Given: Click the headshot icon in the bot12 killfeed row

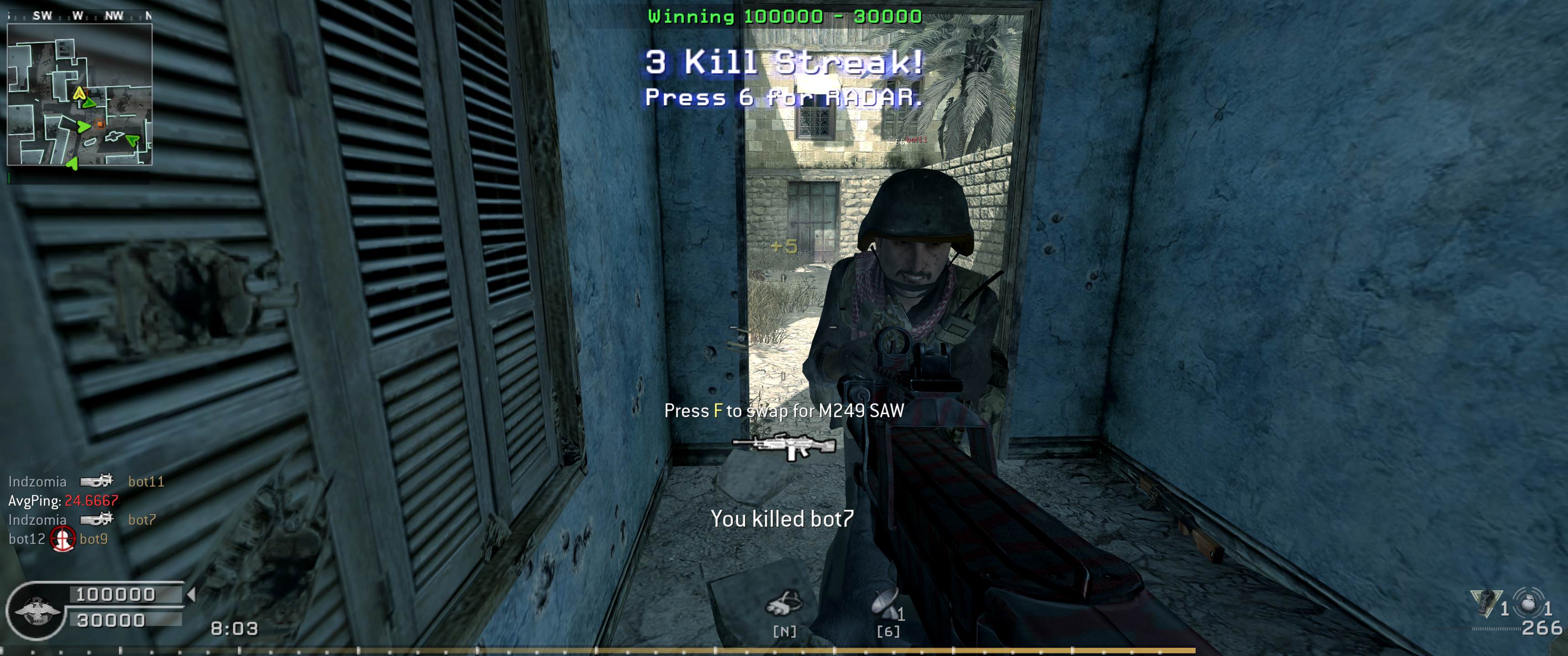Looking at the screenshot, I should [63, 538].
